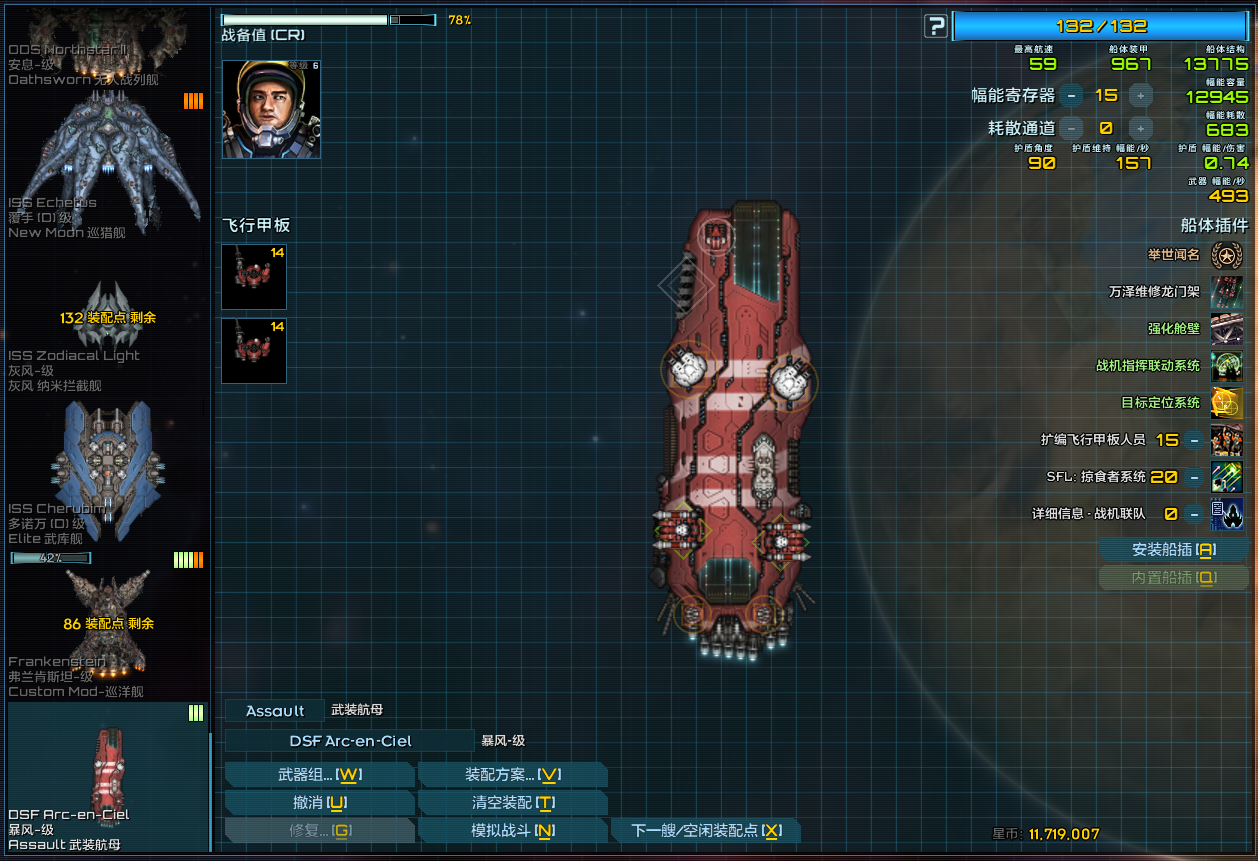Edit the DSF Arc-en-Ciel ship name field
Image resolution: width=1258 pixels, height=861 pixels.
(349, 741)
